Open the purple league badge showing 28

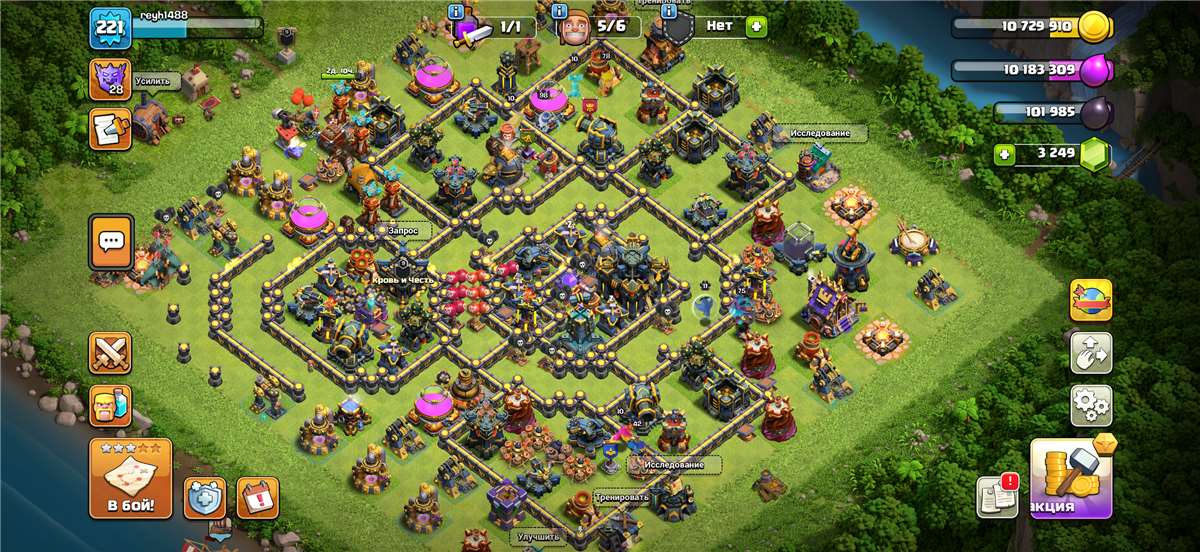(x=108, y=79)
